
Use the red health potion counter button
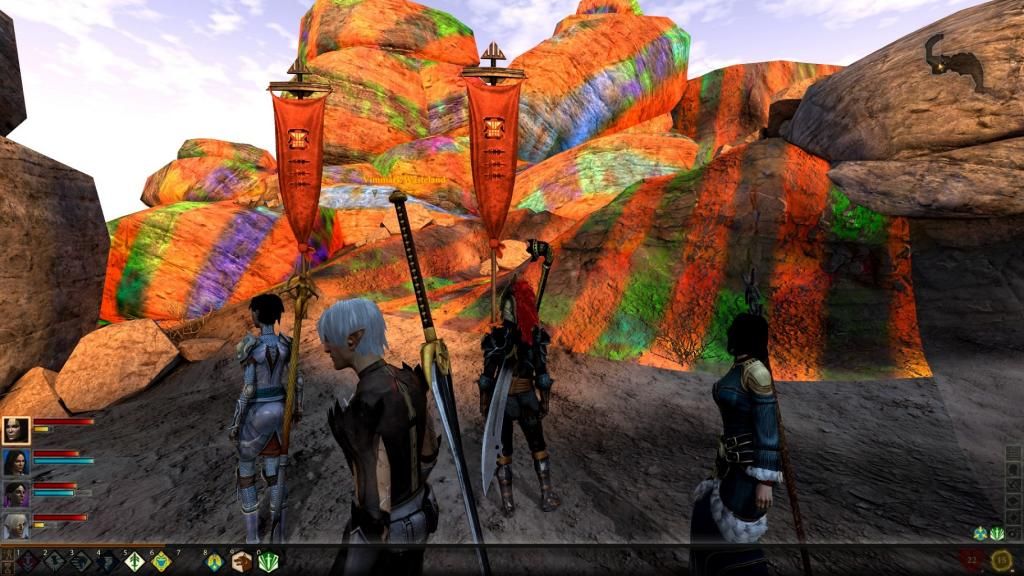pyautogui.click(x=972, y=560)
